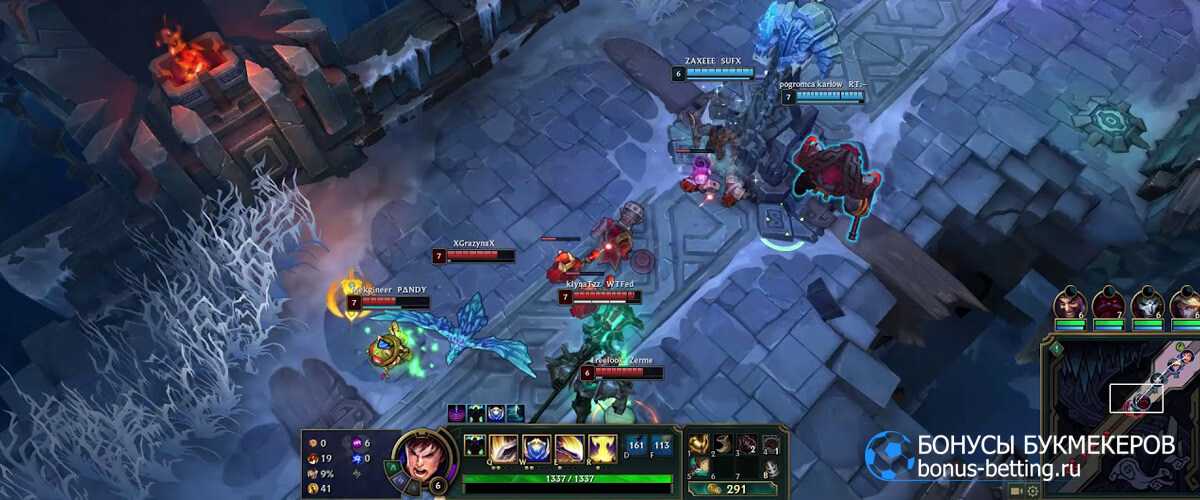
Task: Use the item in inventory slot 5
Action: (x=700, y=467)
